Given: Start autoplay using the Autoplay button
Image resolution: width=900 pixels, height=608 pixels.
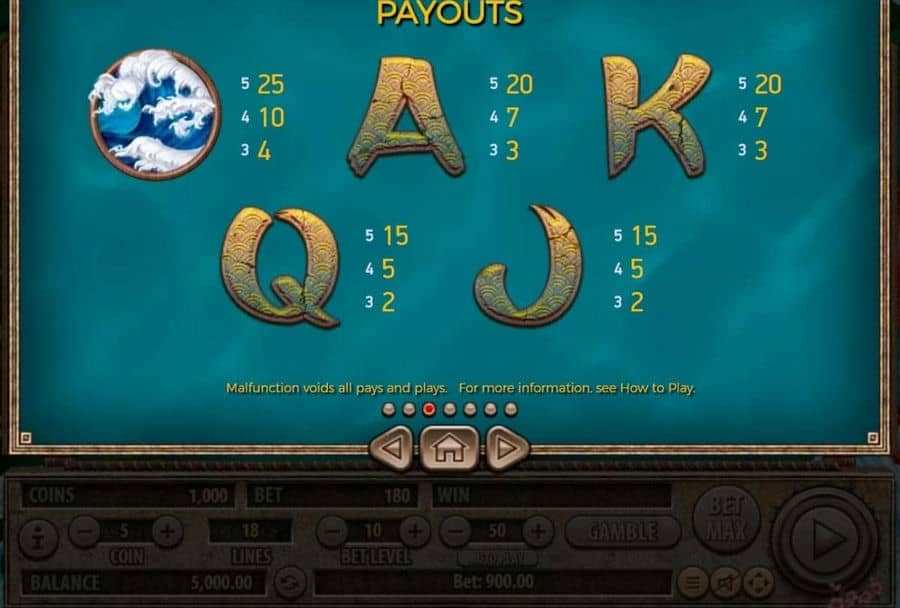Looking at the screenshot, I should [497, 557].
